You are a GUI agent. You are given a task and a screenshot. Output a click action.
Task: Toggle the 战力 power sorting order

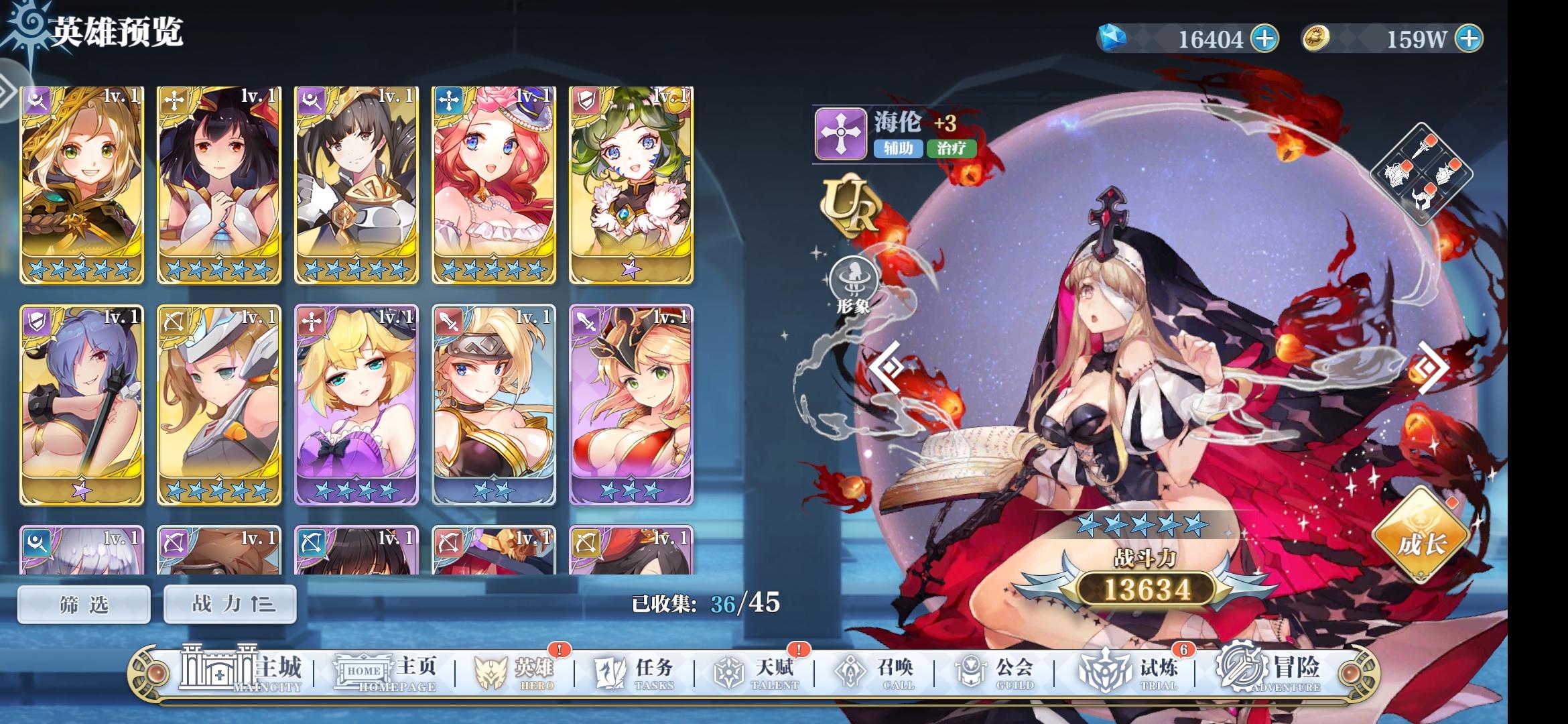(228, 603)
